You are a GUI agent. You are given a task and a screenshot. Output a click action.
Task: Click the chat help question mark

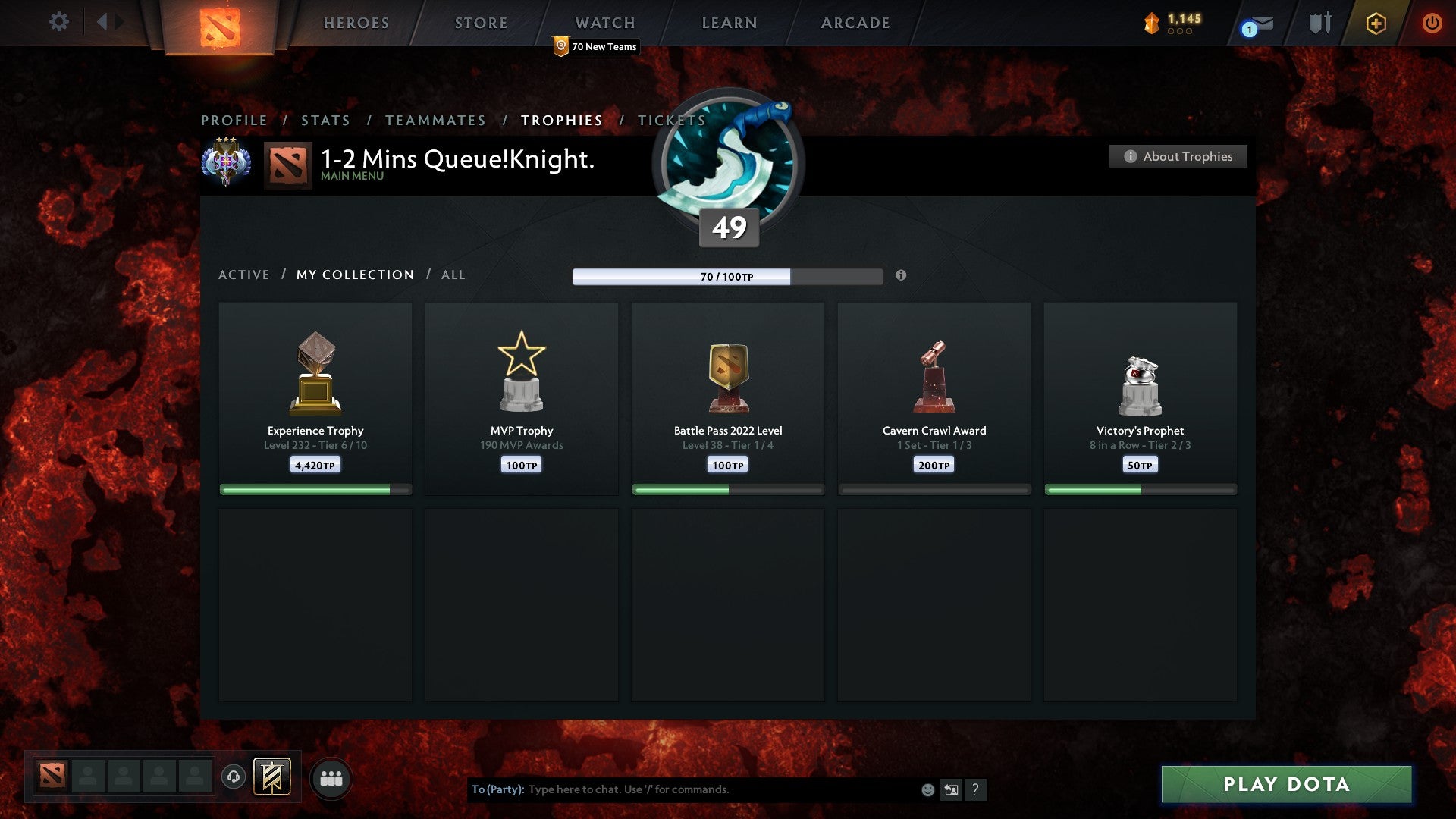[x=977, y=789]
